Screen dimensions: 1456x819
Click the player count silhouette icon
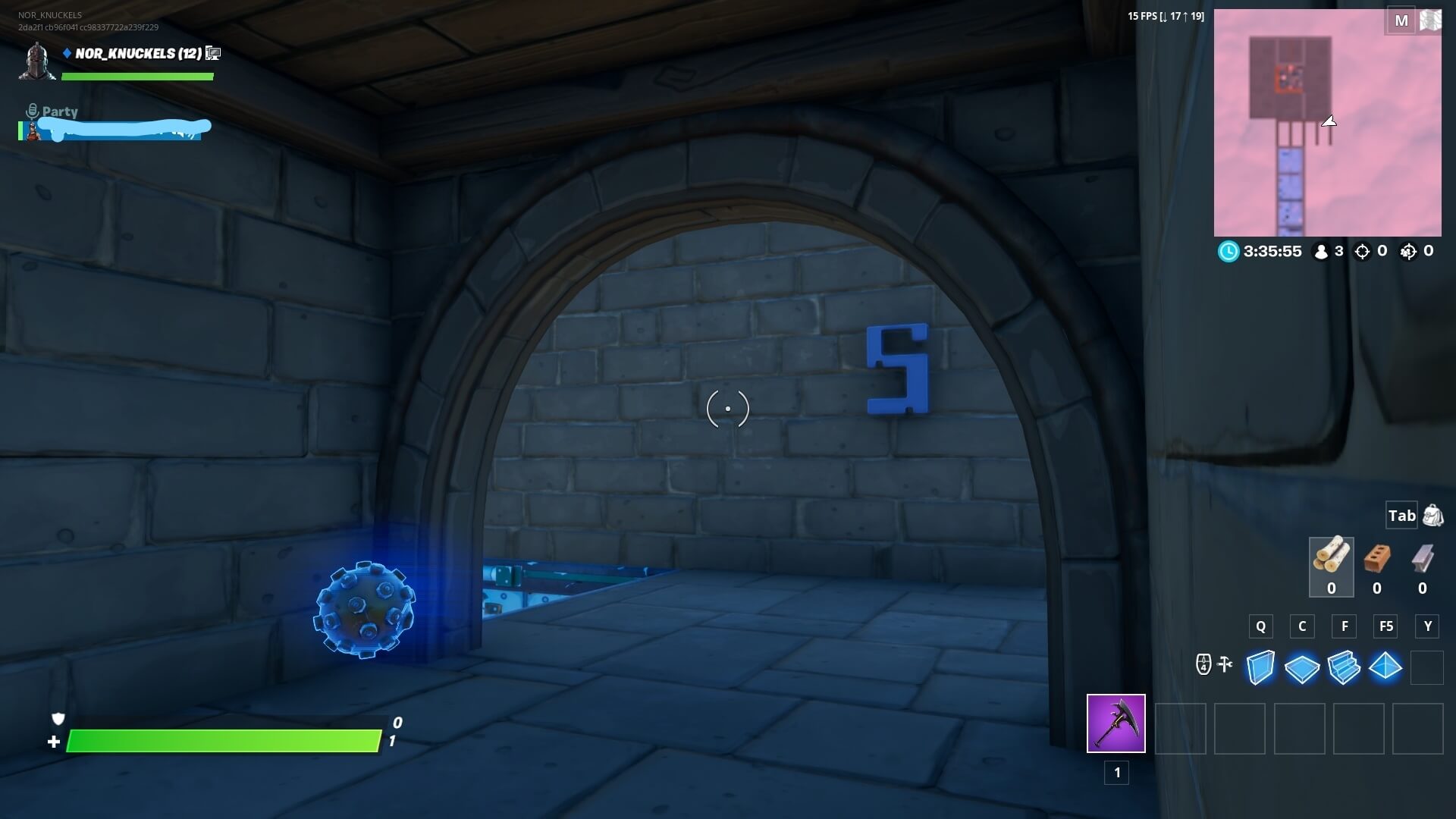pyautogui.click(x=1321, y=252)
